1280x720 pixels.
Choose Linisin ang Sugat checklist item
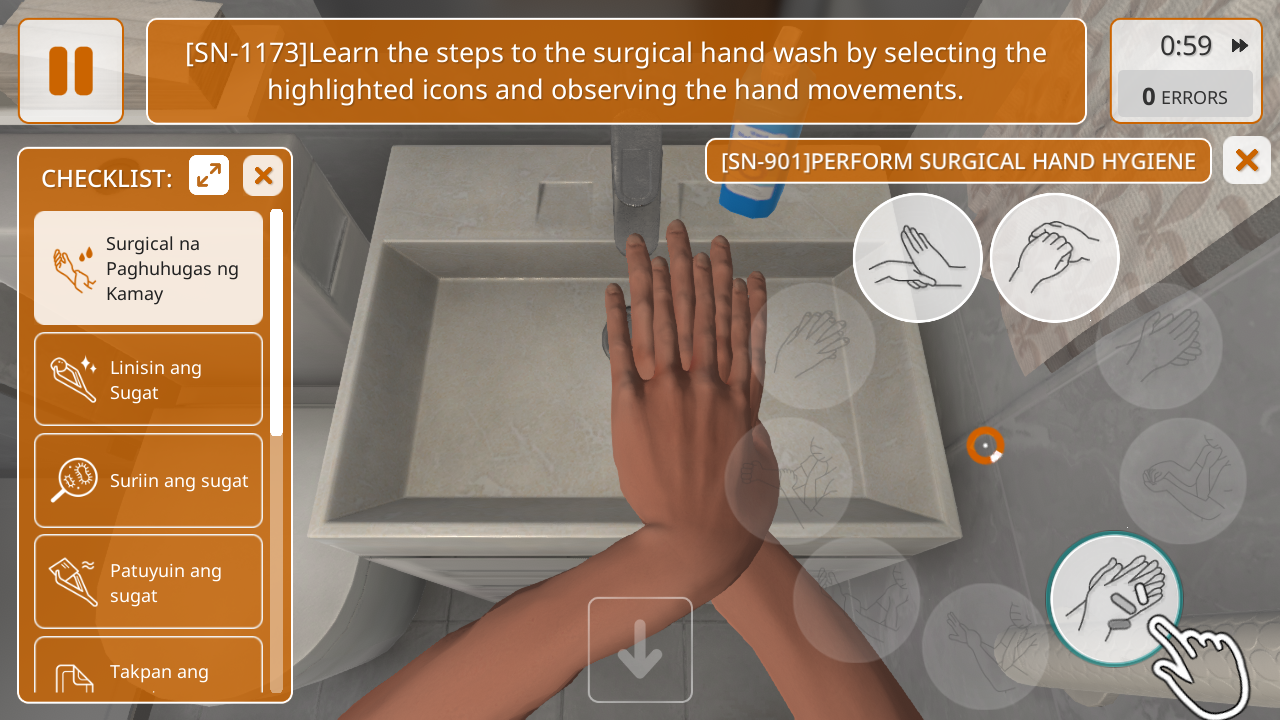point(148,380)
